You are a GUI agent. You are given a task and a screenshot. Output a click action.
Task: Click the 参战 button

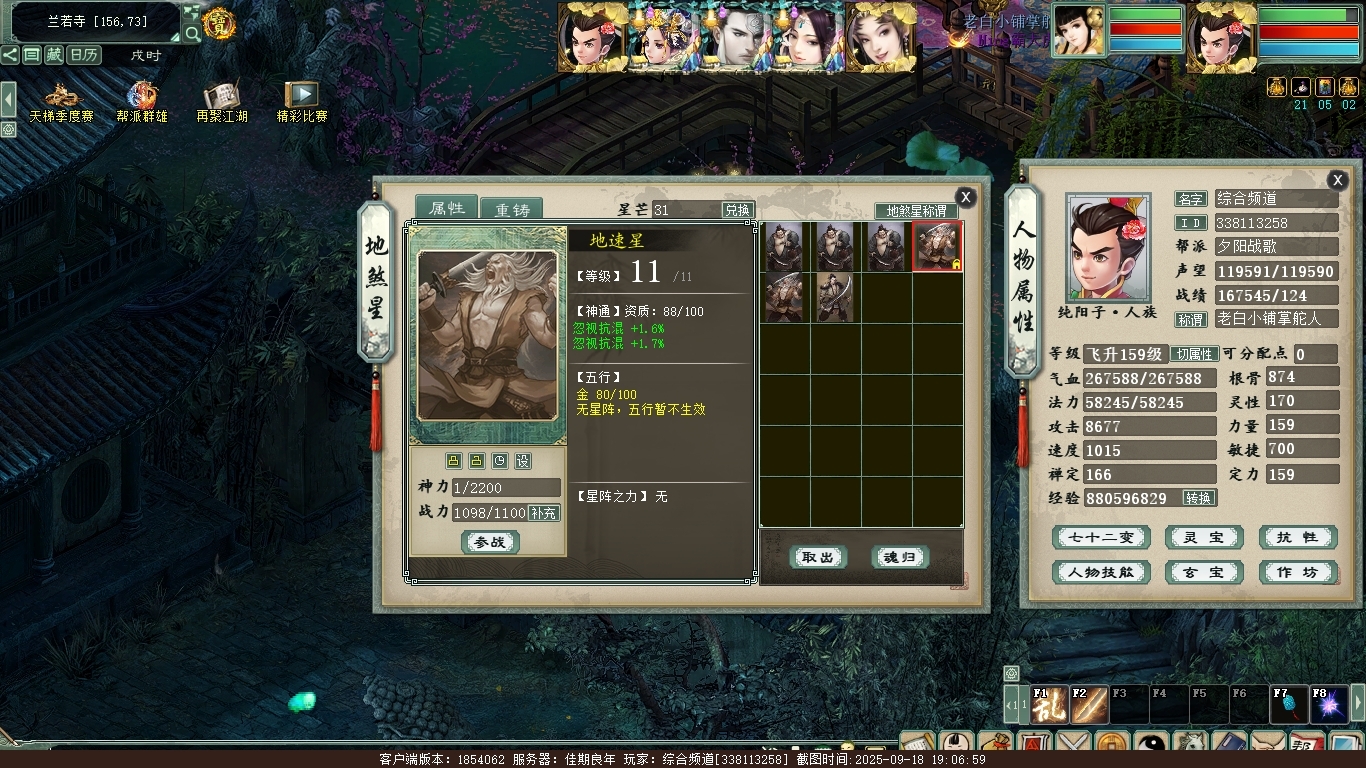pos(490,542)
